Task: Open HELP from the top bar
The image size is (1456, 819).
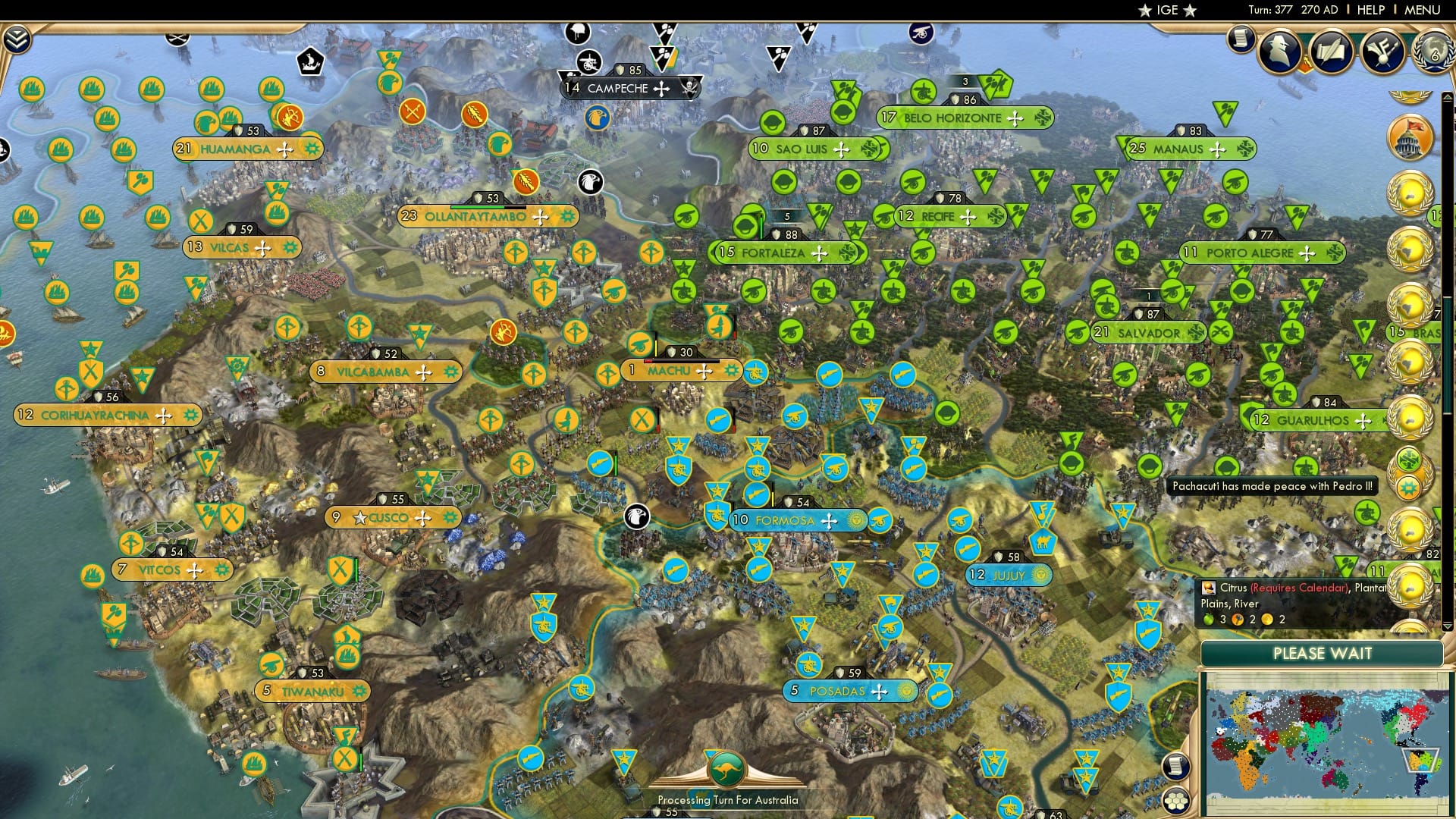Action: click(x=1370, y=10)
